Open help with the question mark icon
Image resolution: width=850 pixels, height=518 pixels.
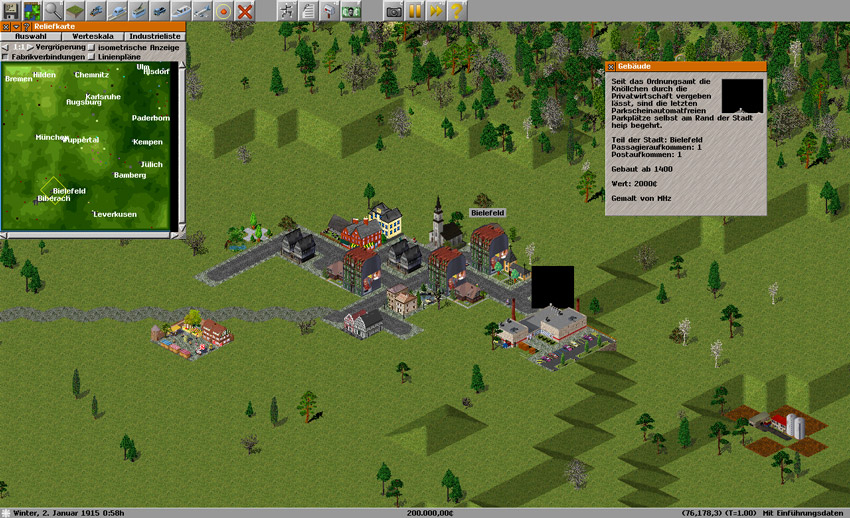click(x=457, y=10)
